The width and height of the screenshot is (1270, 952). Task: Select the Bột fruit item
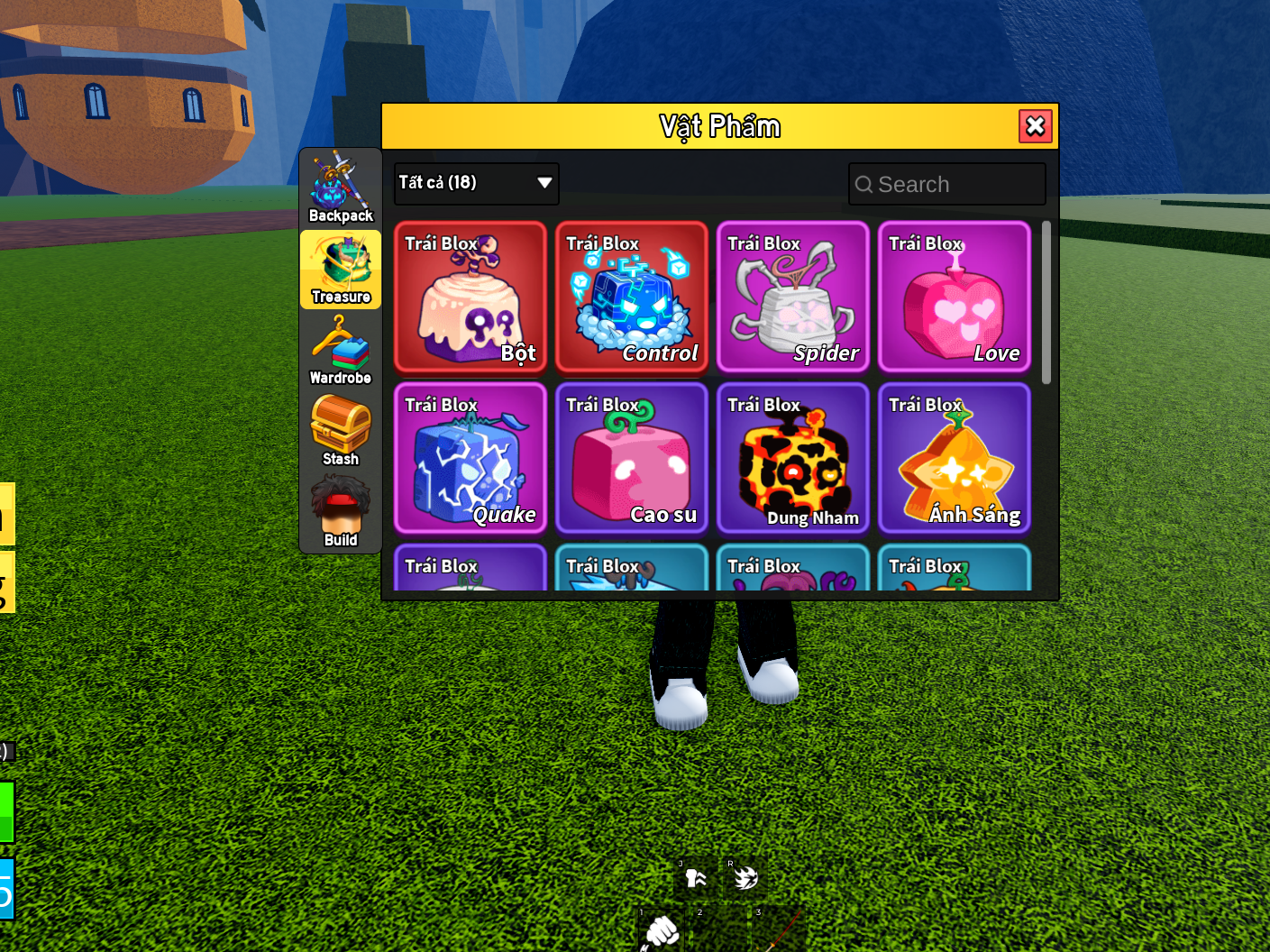point(471,297)
